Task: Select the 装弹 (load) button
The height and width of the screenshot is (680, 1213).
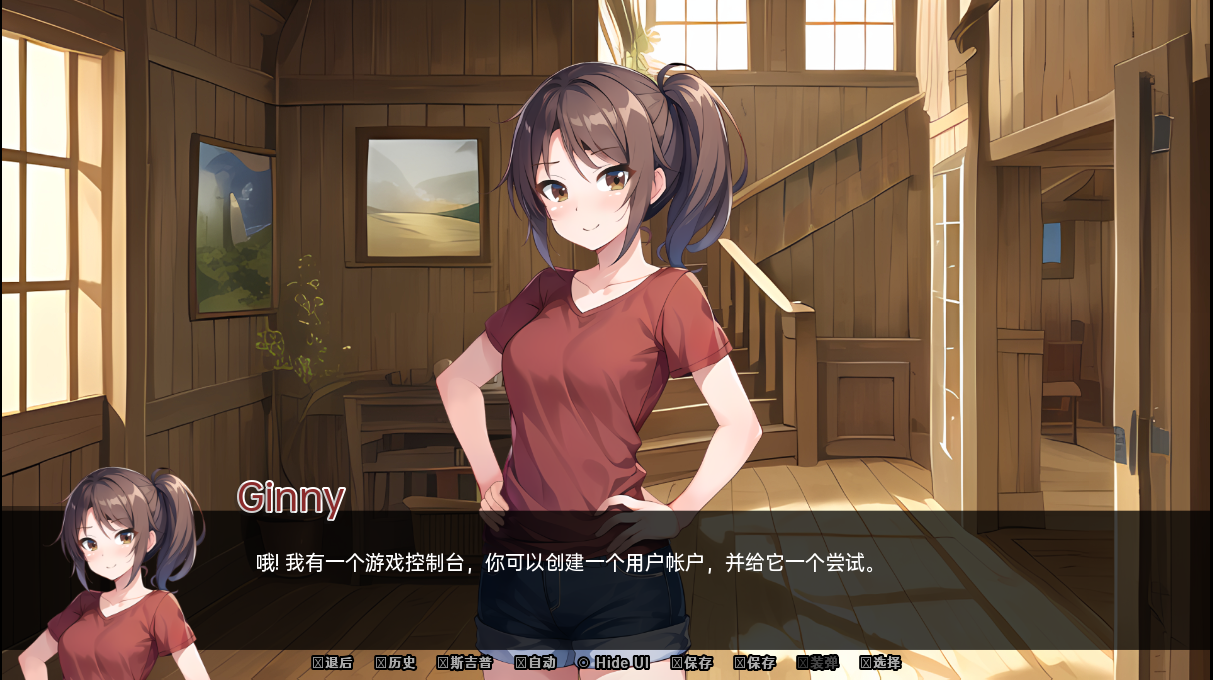Action: coord(818,663)
